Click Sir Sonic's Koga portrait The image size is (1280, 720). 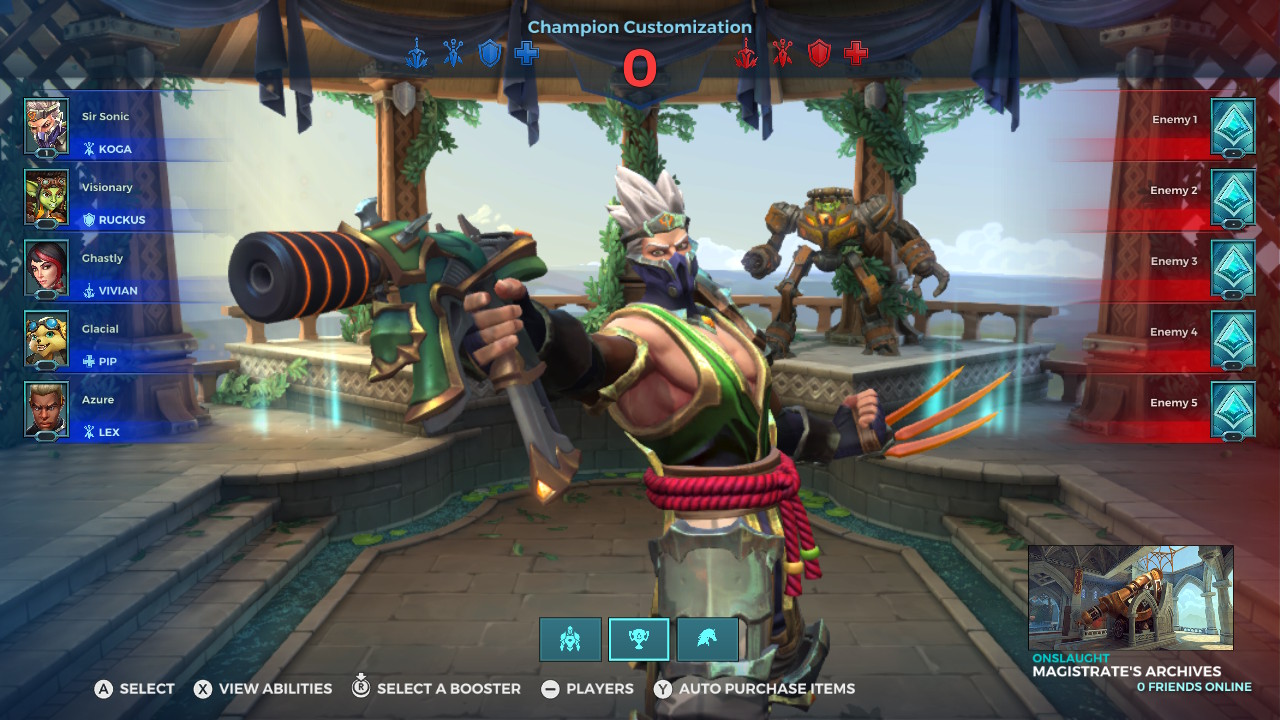[x=45, y=127]
